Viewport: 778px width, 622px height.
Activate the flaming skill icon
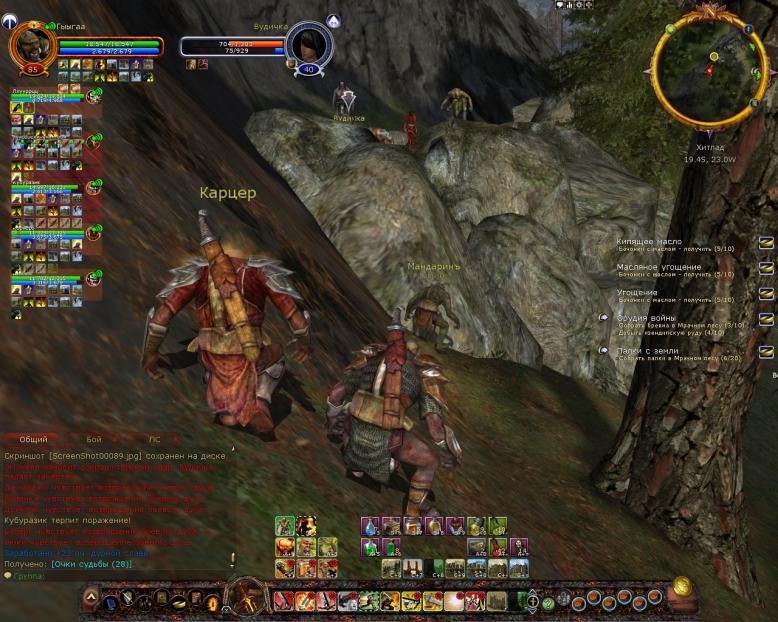pos(305,526)
